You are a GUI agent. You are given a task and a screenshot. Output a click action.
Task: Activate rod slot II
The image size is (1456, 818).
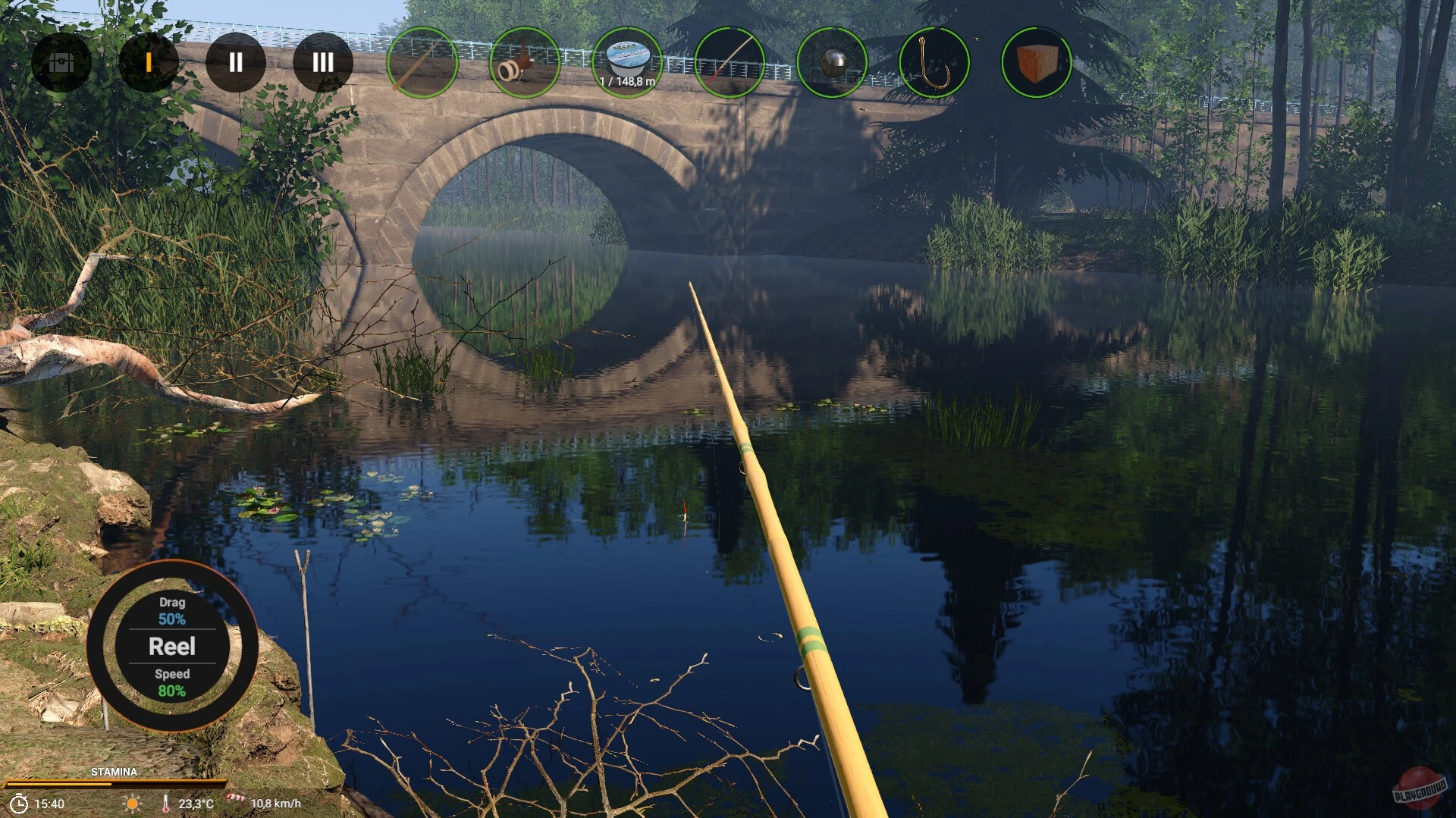point(236,64)
